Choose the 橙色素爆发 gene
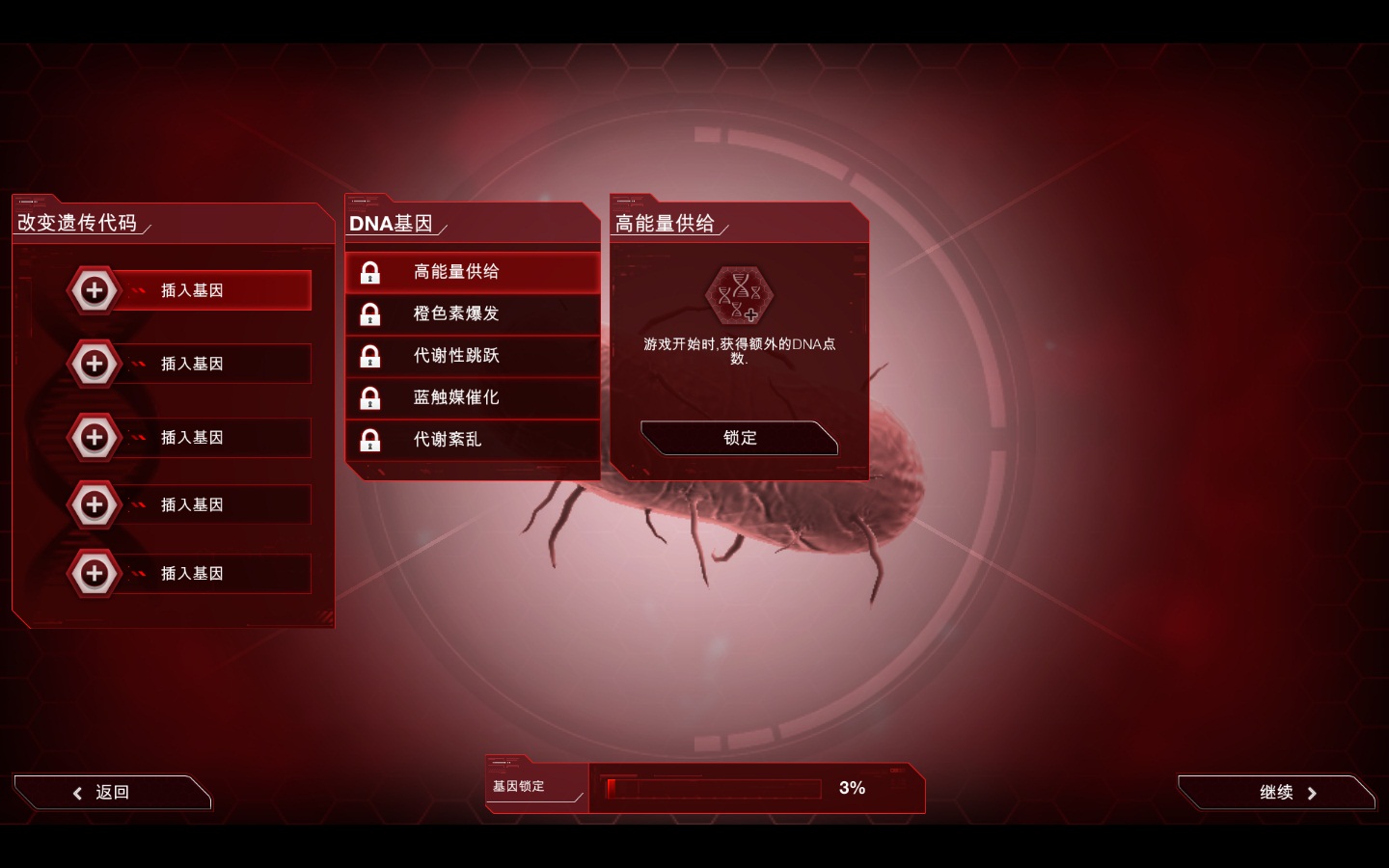This screenshot has height=868, width=1389. coord(473,313)
